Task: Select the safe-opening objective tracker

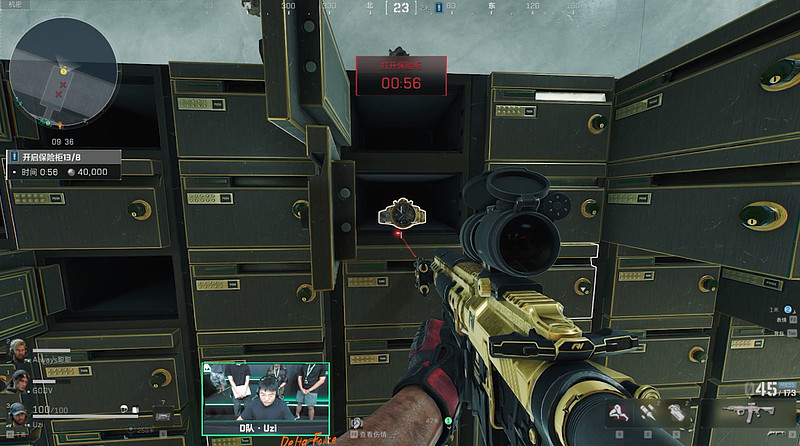Action: click(64, 164)
